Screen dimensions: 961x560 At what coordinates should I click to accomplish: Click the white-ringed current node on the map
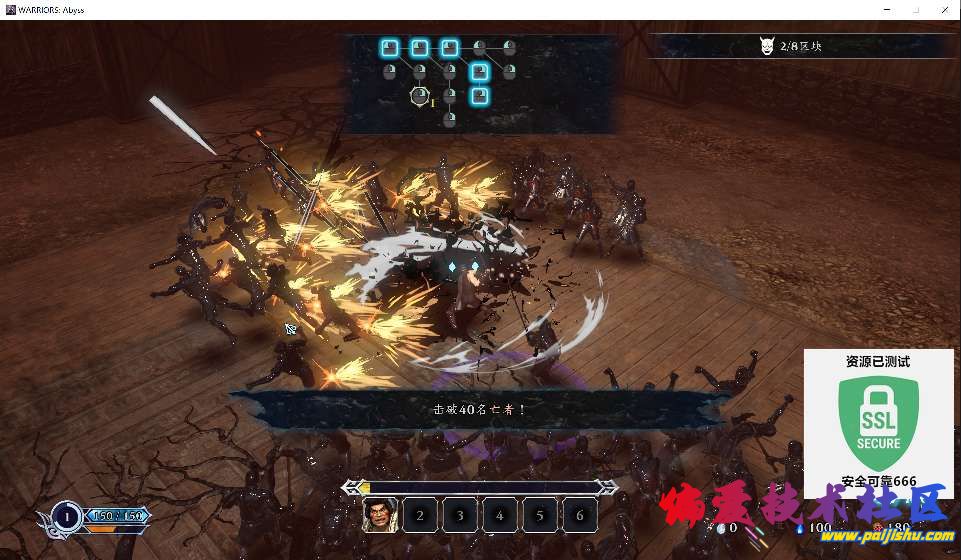coord(420,96)
